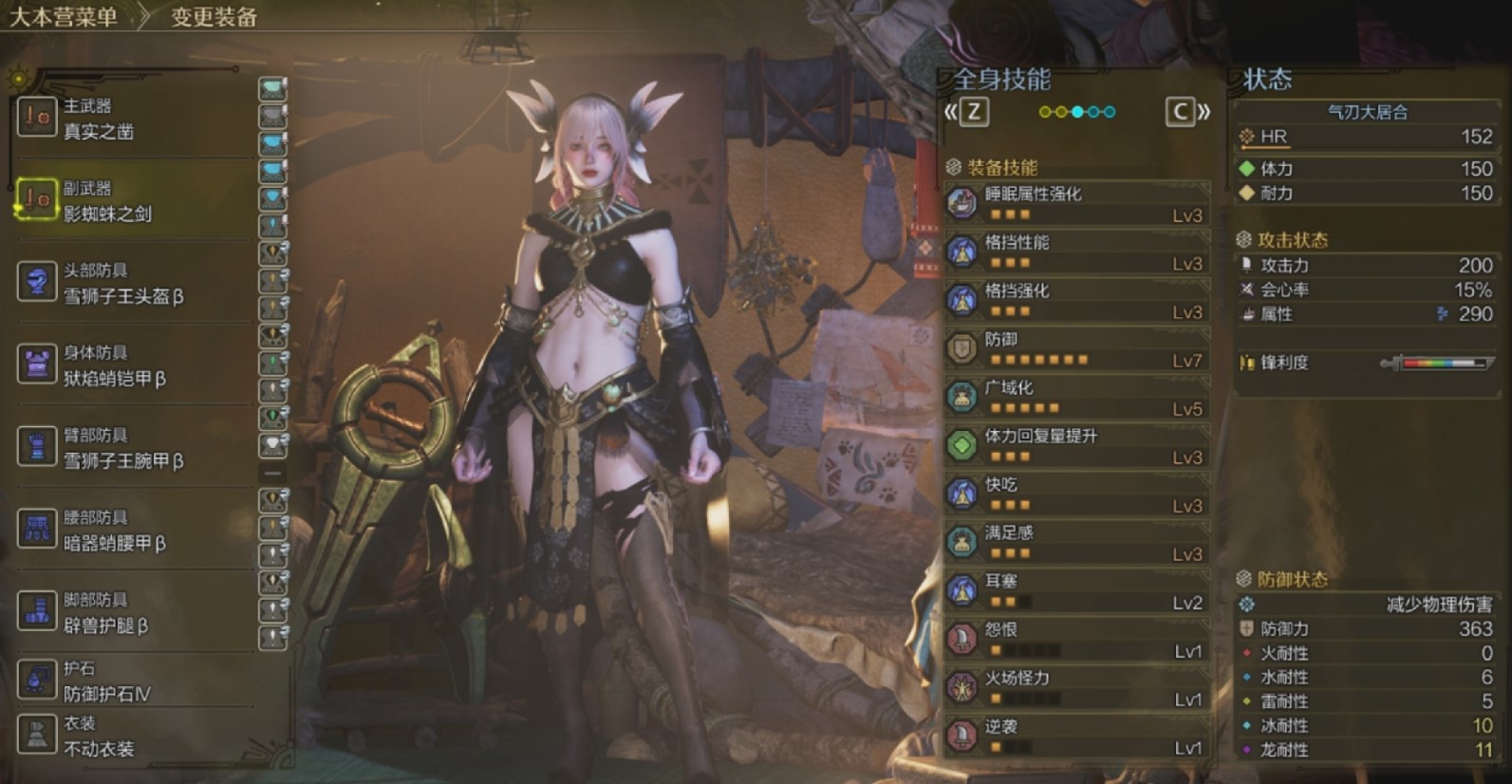The width and height of the screenshot is (1512, 784).
Task: Select the 耳塞 skill entry
Action: [x=1077, y=590]
